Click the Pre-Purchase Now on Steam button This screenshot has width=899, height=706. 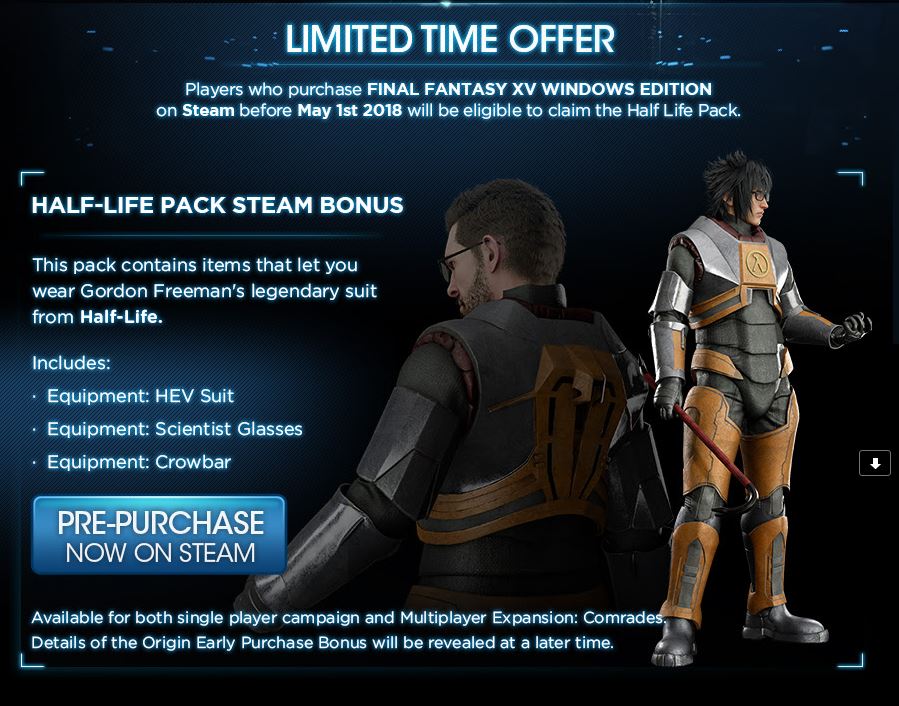coord(159,536)
